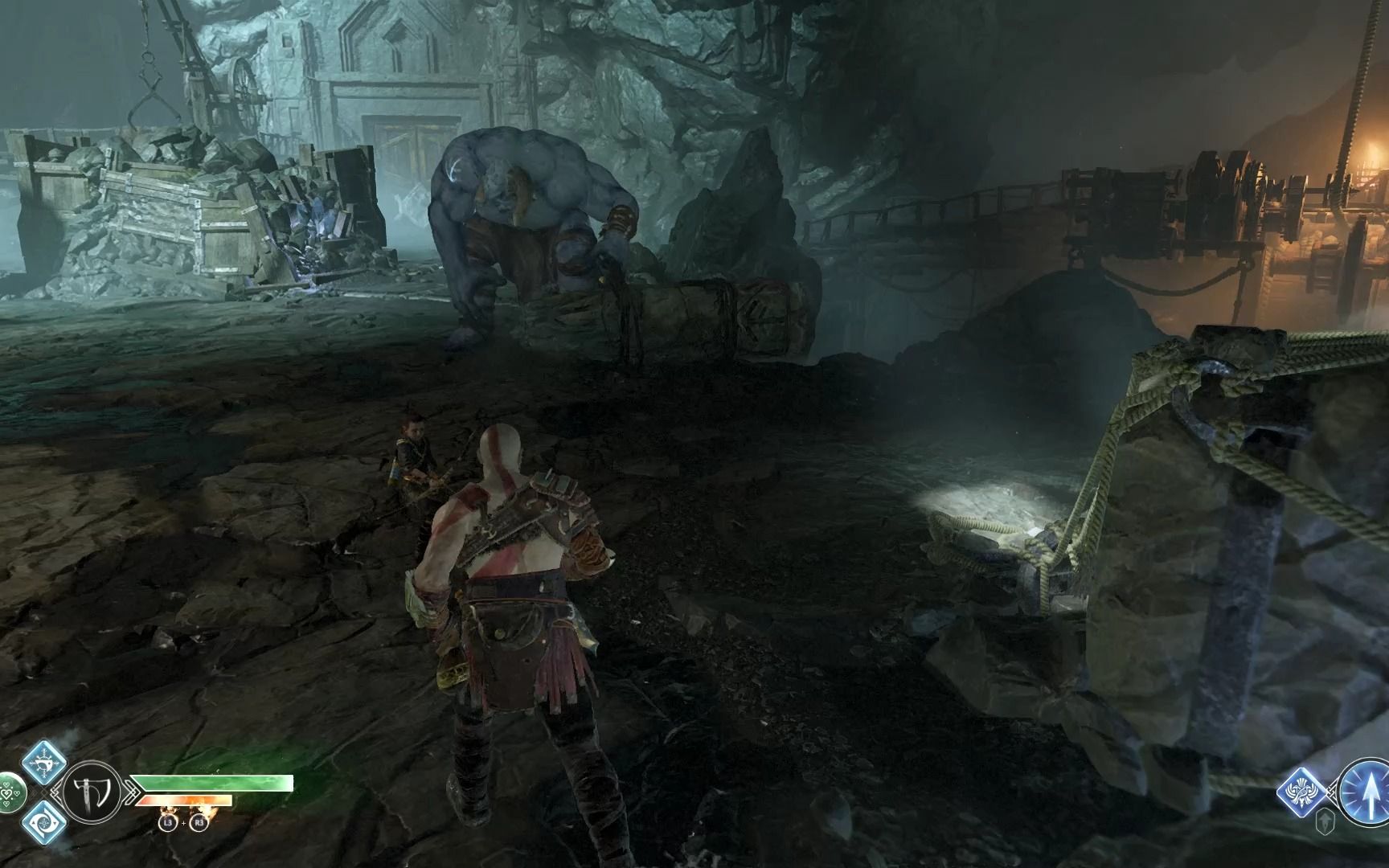Activate the upper frost runic attack diamond
1389x868 pixels.
pos(43,762)
